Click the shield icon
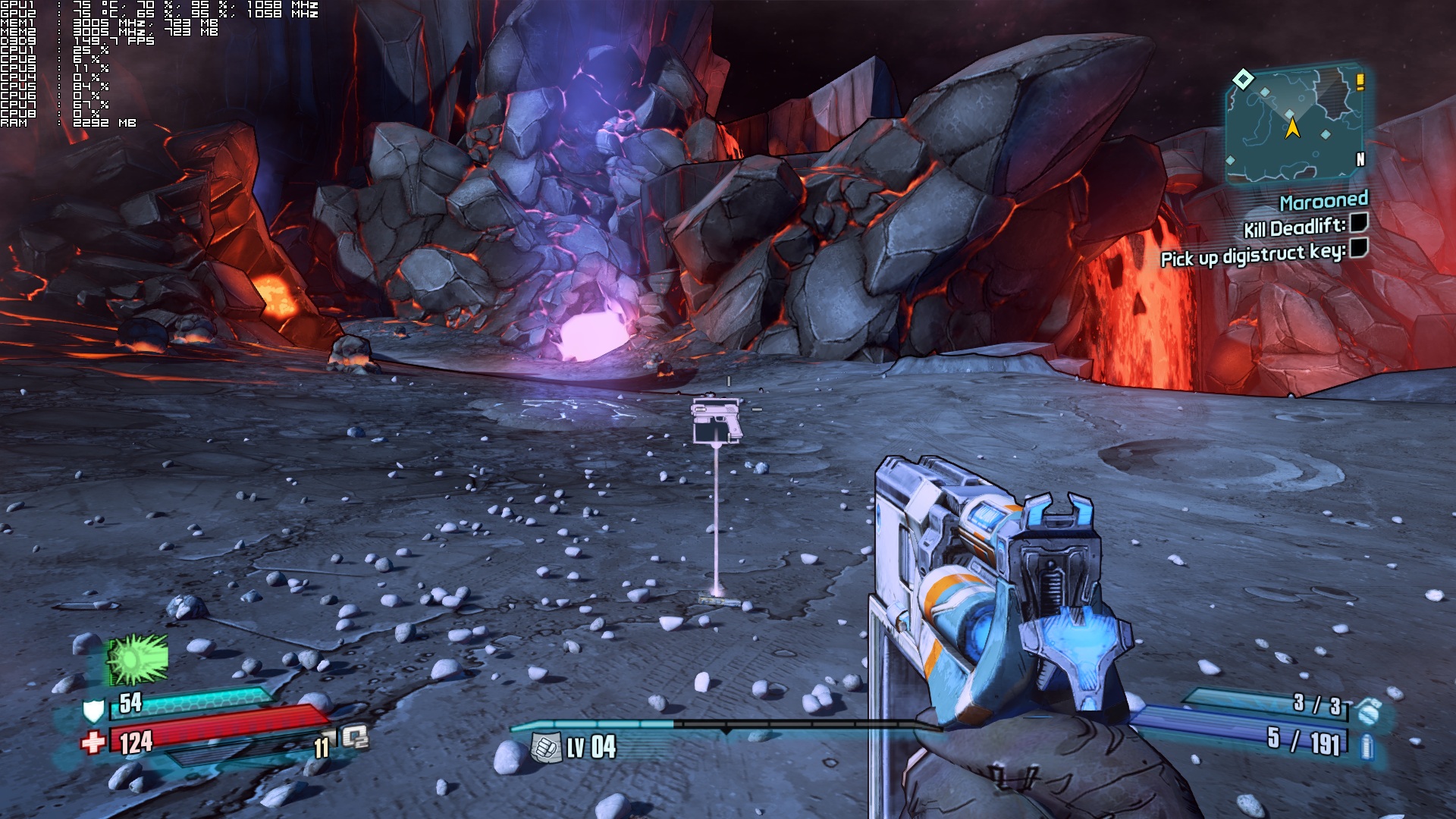The height and width of the screenshot is (819, 1456). 93,711
